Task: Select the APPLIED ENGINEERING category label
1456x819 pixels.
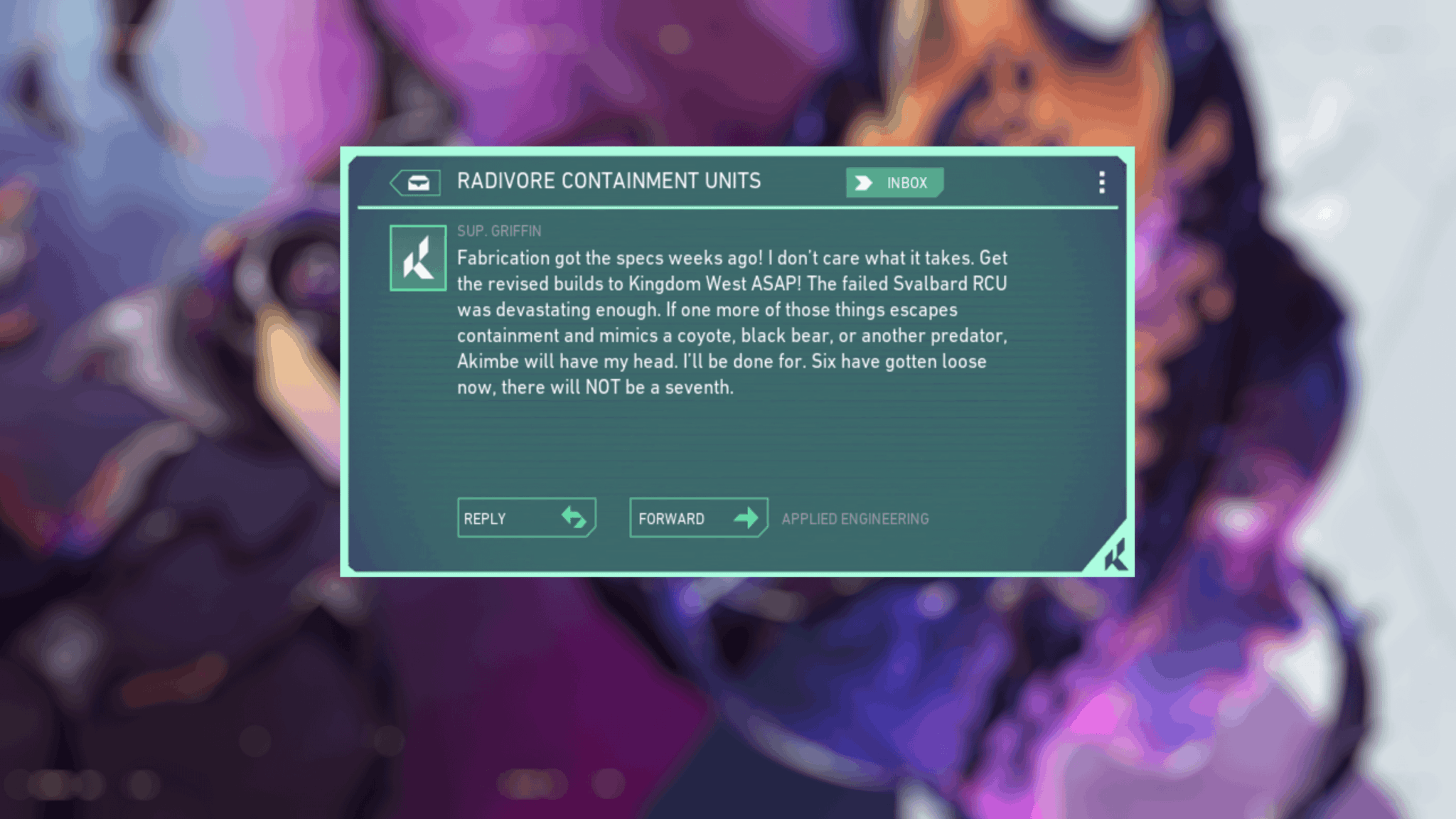Action: pyautogui.click(x=855, y=518)
